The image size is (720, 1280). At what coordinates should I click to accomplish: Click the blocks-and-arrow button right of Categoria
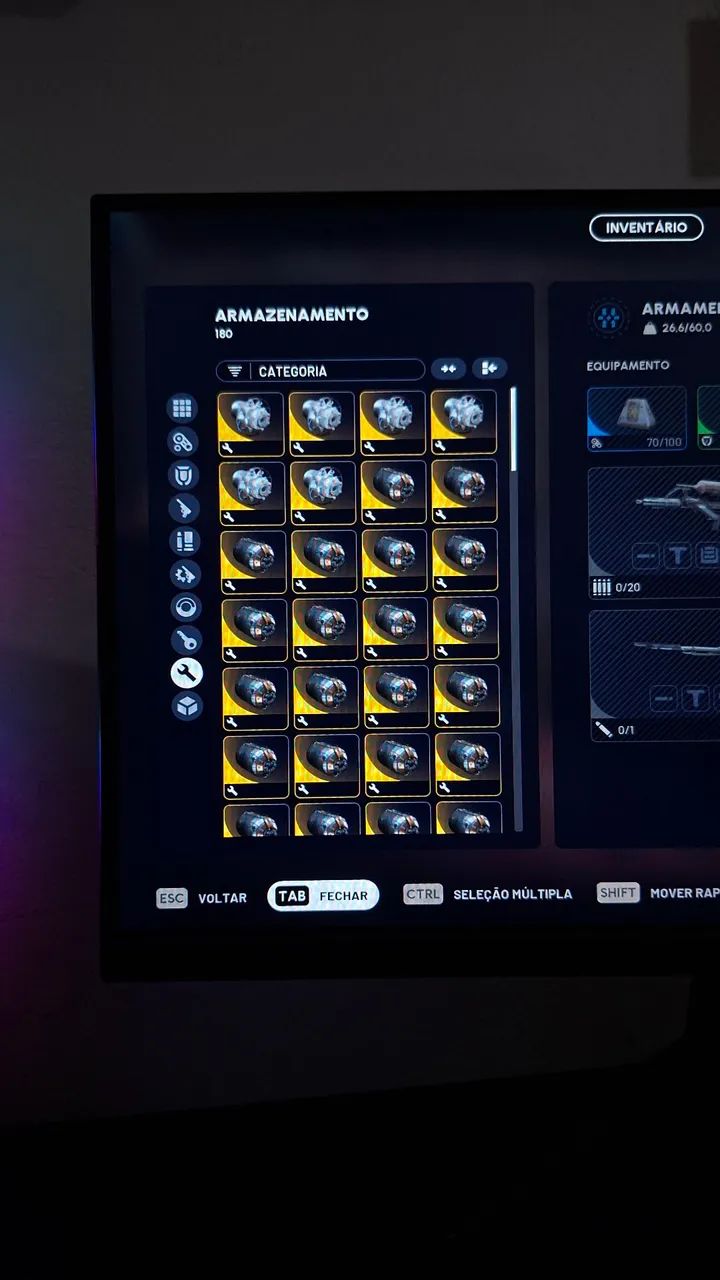[489, 368]
